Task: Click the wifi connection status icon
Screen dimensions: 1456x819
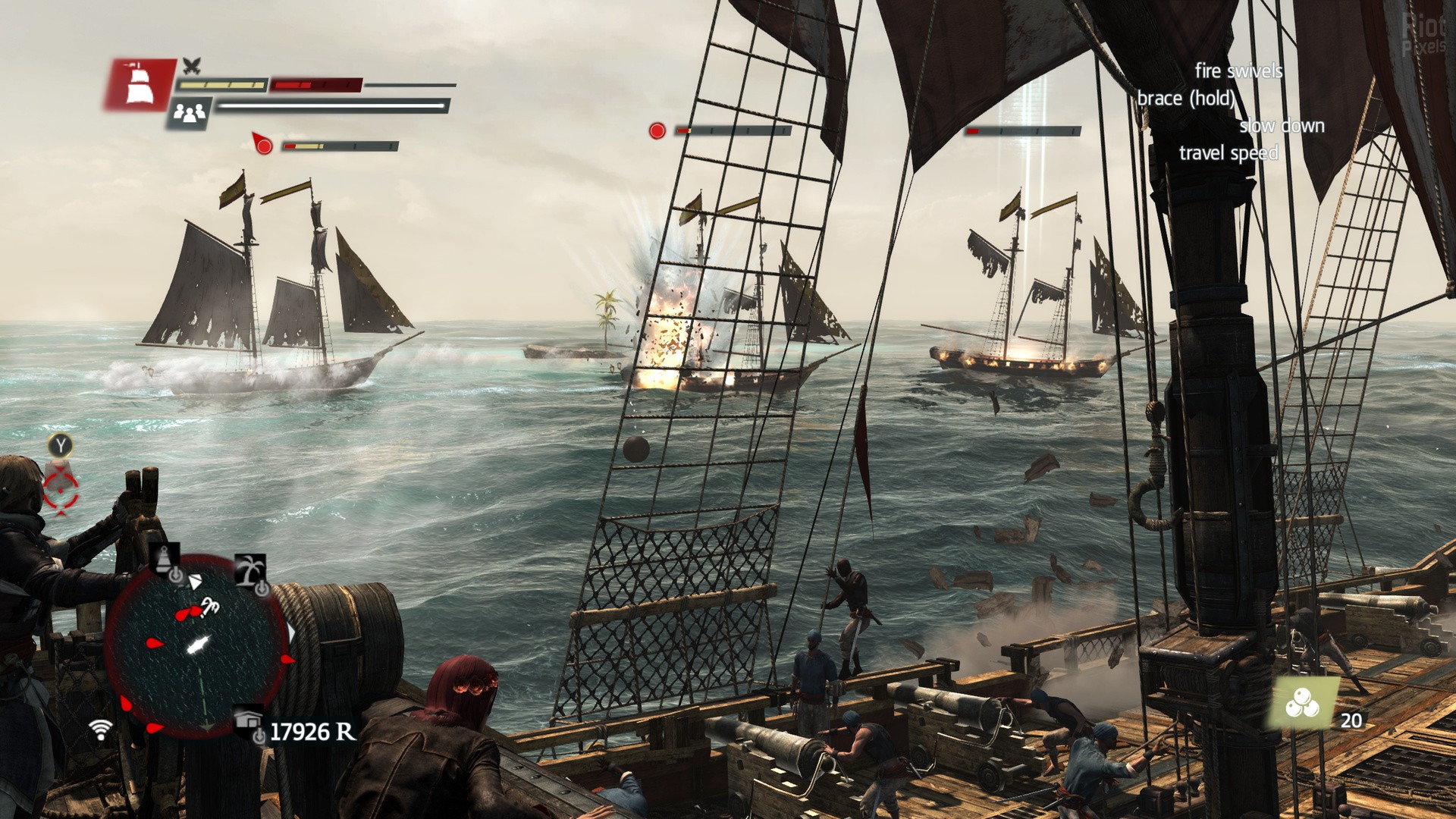Action: pyautogui.click(x=100, y=730)
